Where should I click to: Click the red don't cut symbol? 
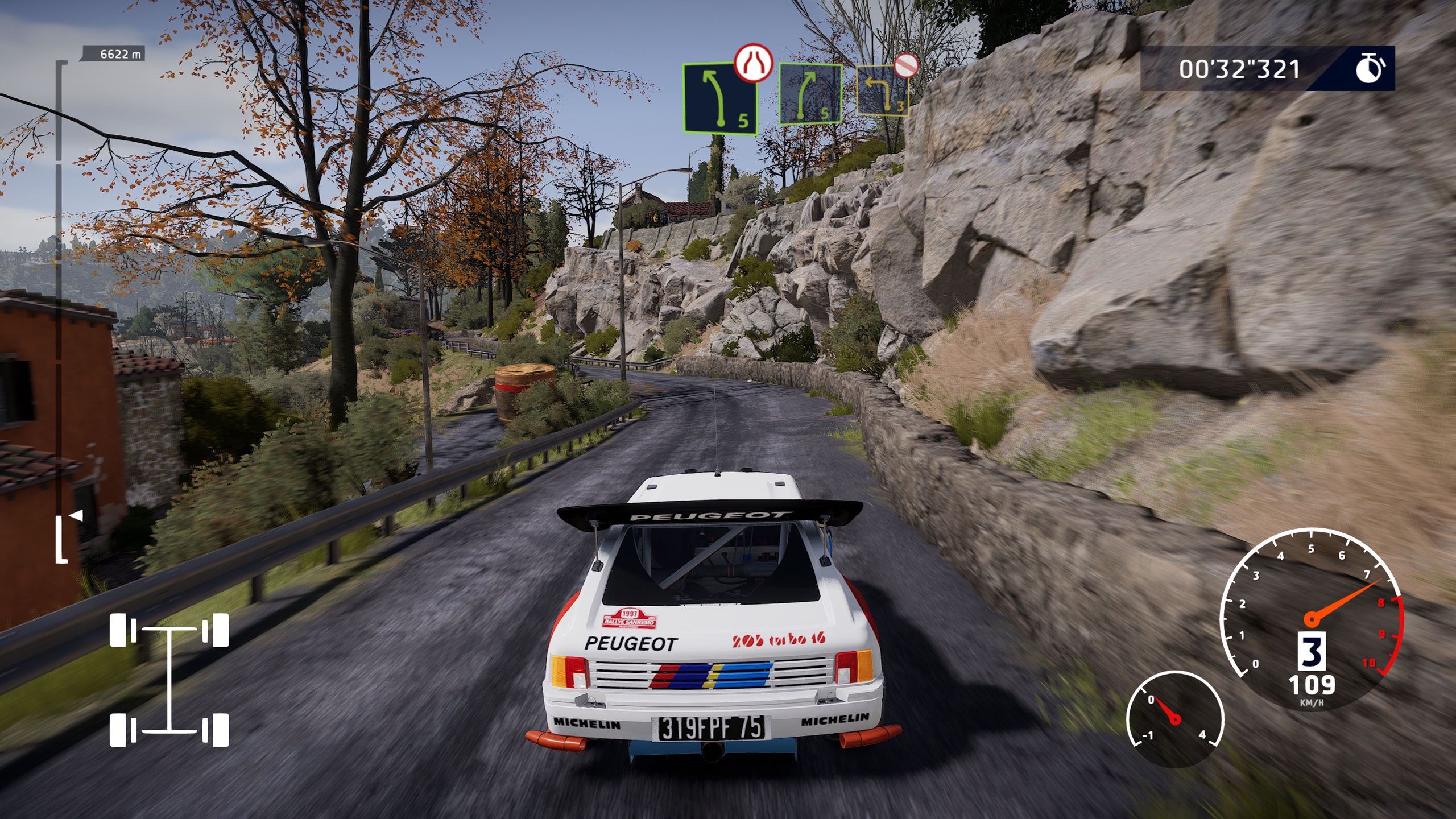coord(905,65)
